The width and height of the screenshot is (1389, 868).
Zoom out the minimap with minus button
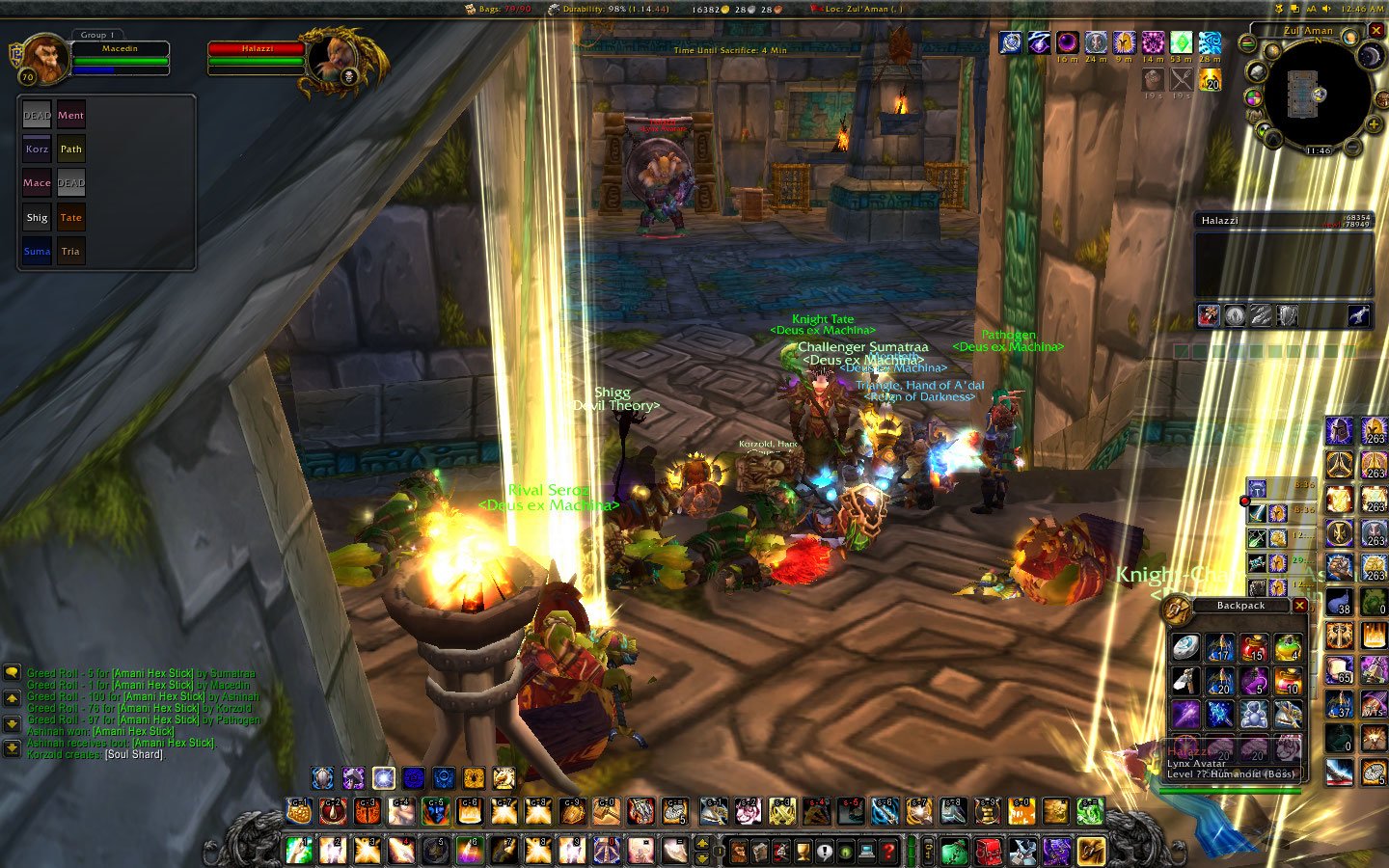click(x=1352, y=148)
